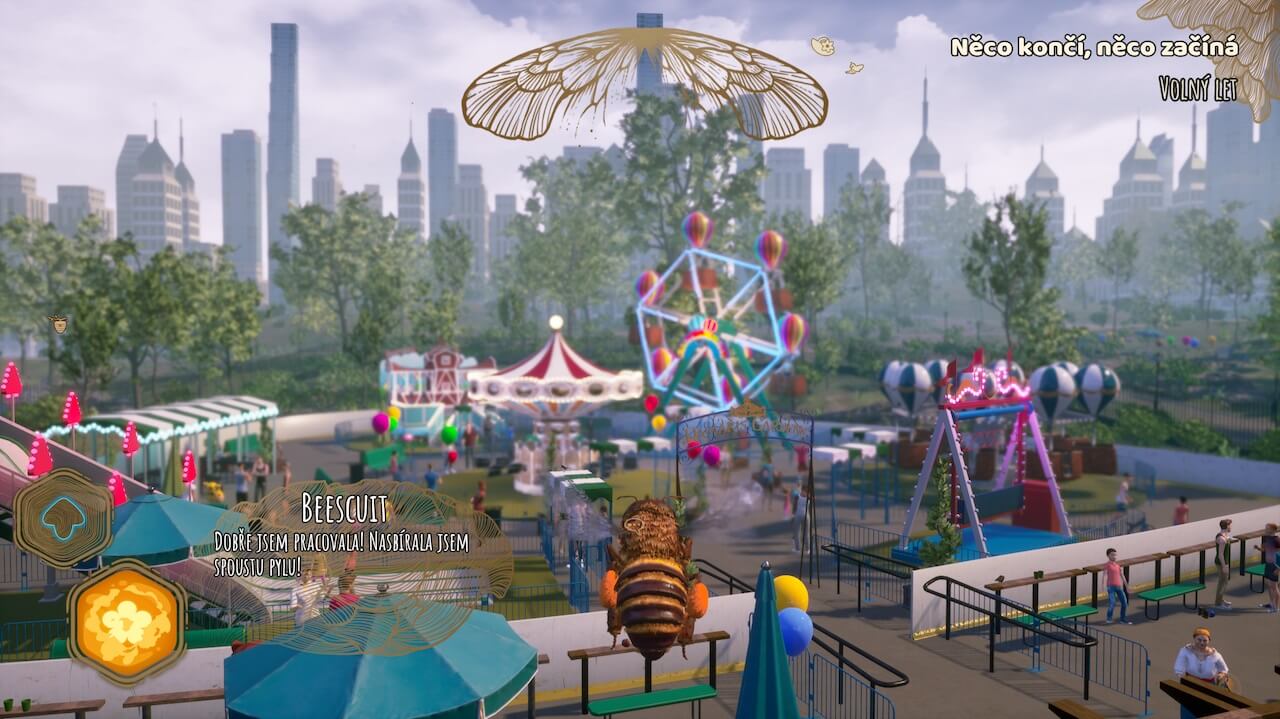Click the "Volný let" objective label

click(1197, 89)
